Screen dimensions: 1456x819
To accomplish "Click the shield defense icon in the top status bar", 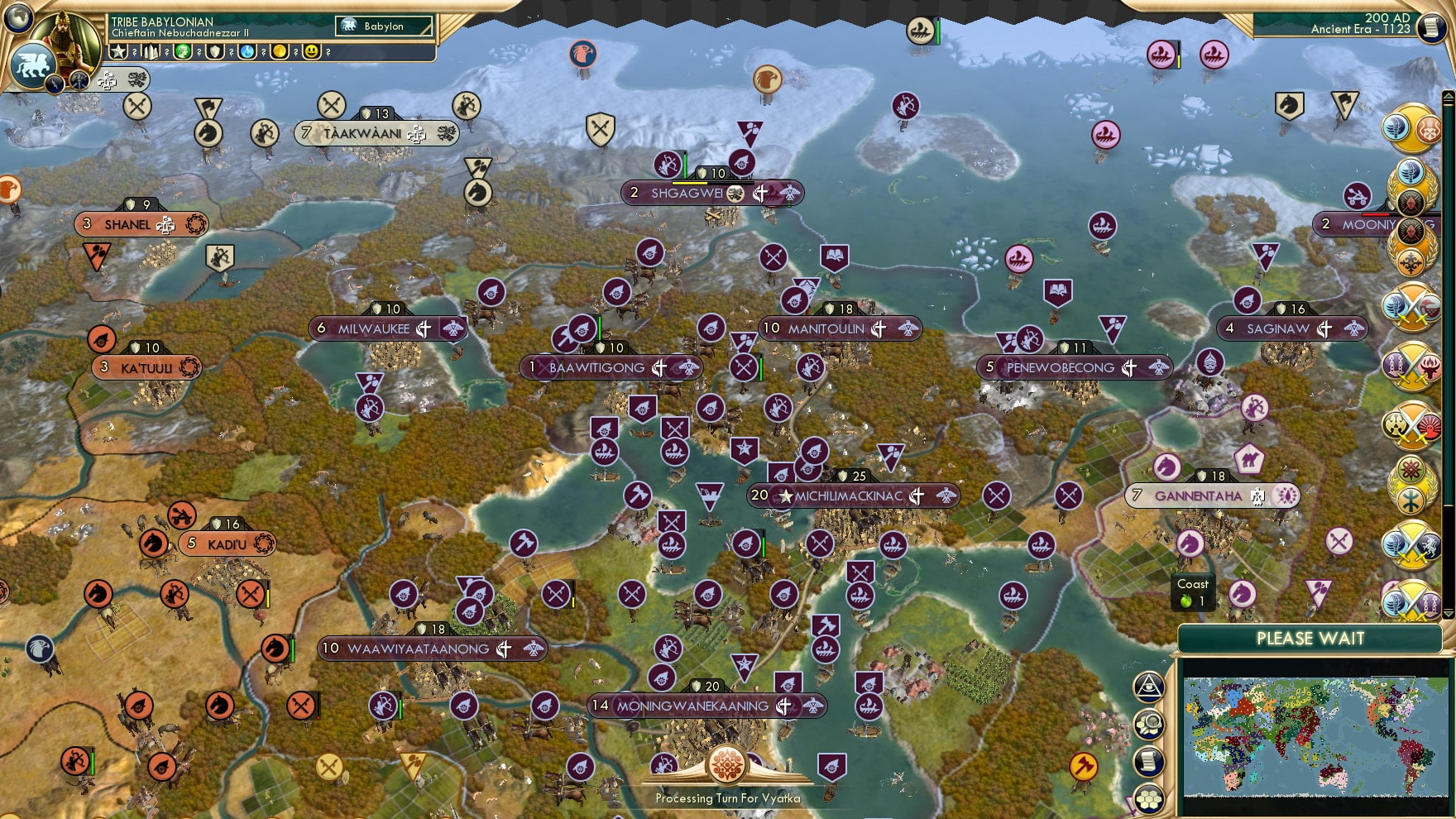I will pyautogui.click(x=213, y=52).
